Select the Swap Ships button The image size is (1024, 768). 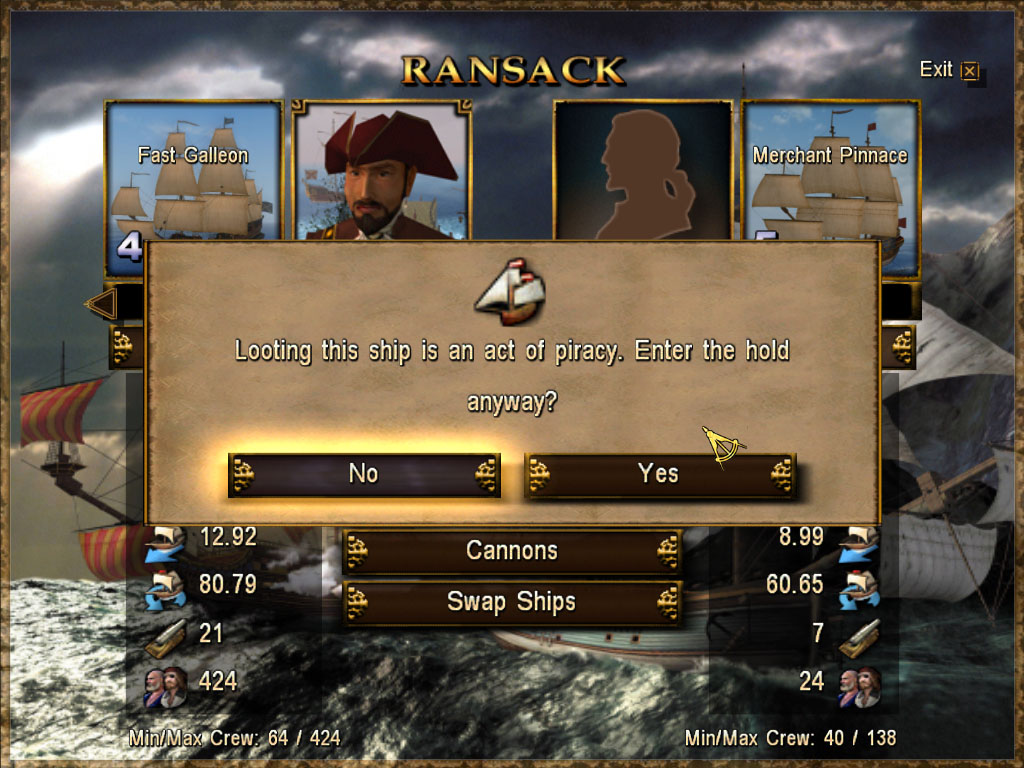point(512,602)
